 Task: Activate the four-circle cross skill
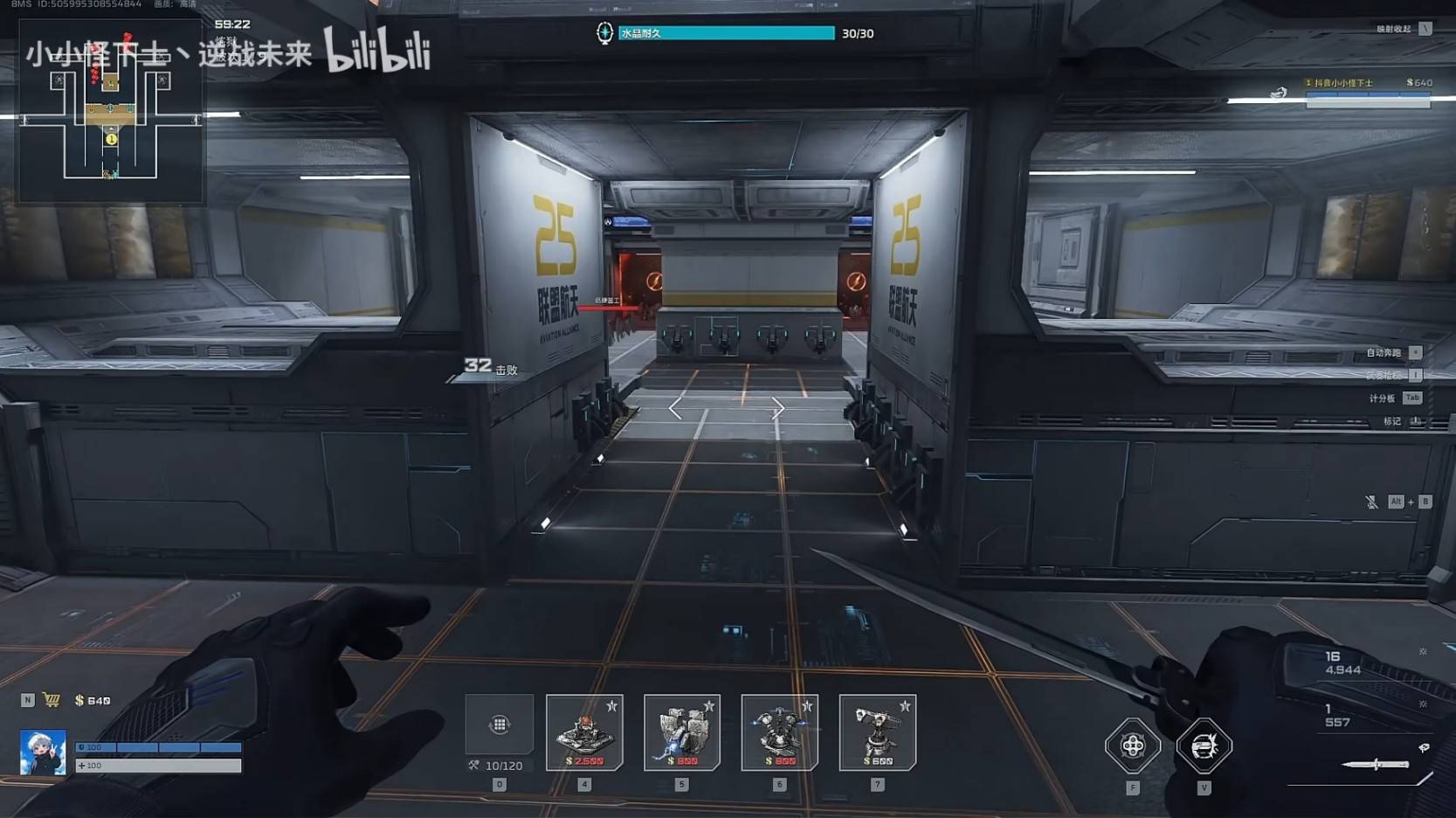click(x=1132, y=745)
